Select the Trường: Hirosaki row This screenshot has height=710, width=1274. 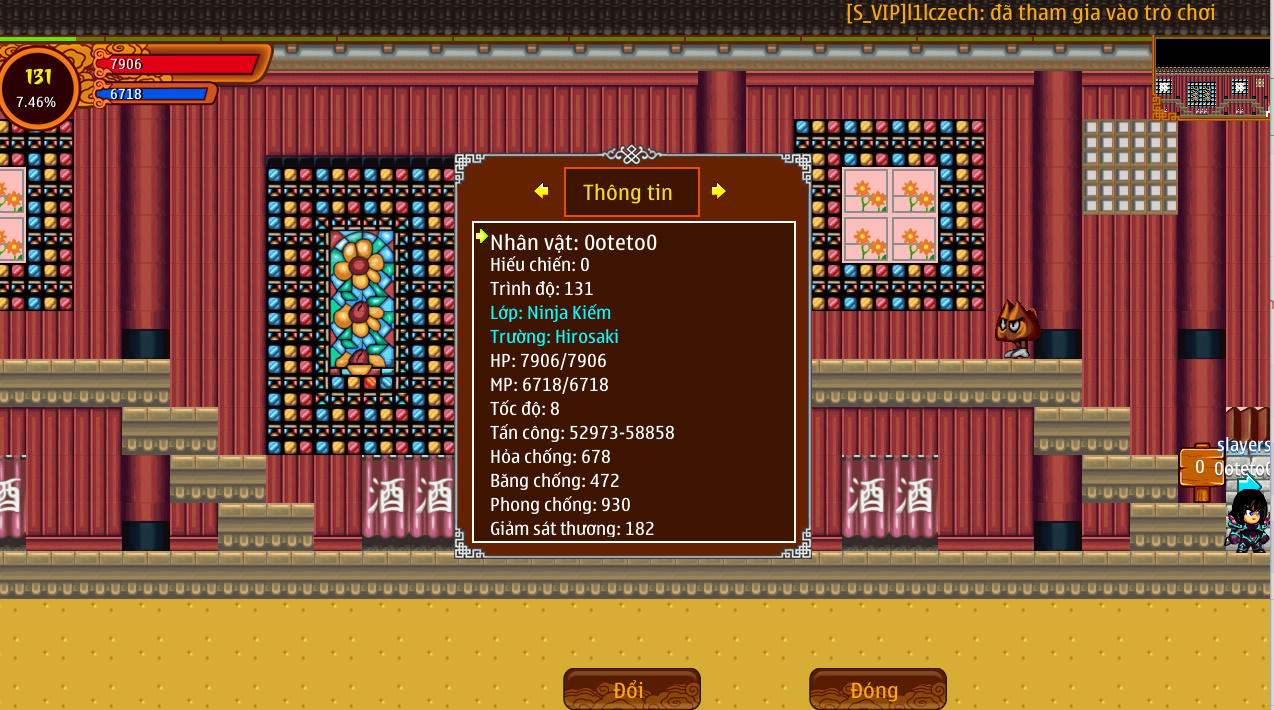pyautogui.click(x=554, y=337)
